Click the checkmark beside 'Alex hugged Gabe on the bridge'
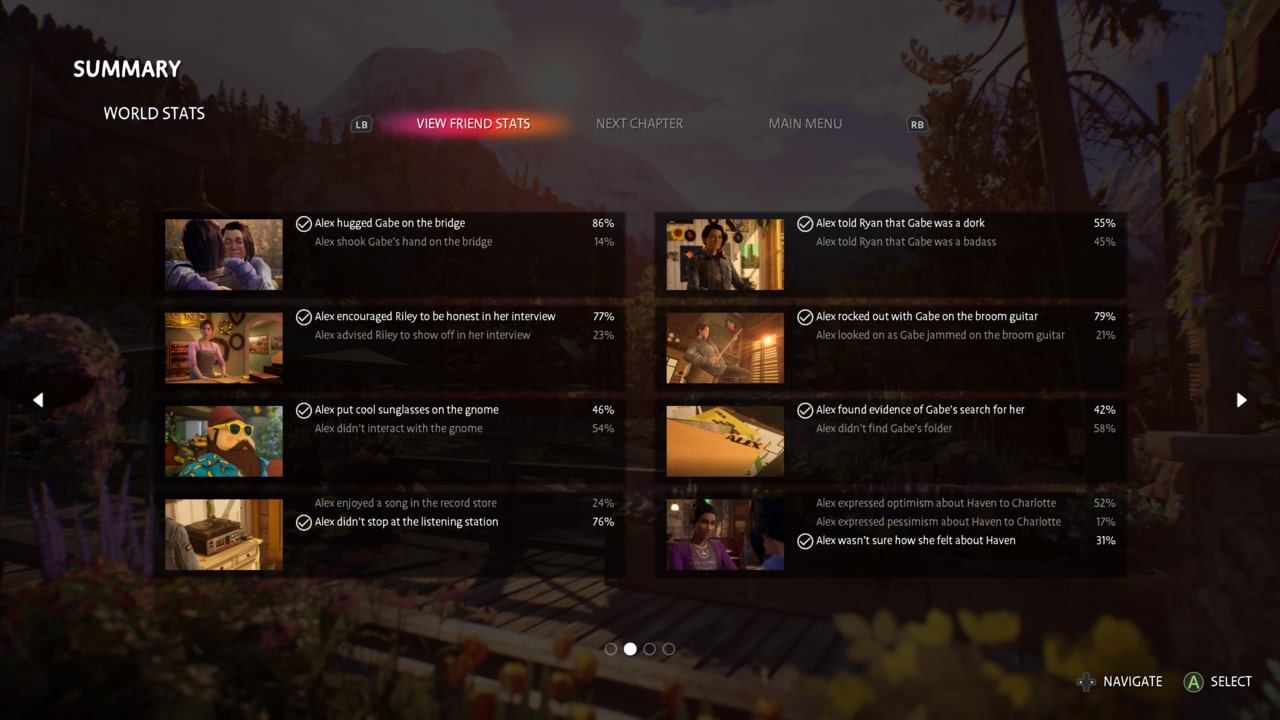Viewport: 1280px width, 720px height. (x=304, y=223)
